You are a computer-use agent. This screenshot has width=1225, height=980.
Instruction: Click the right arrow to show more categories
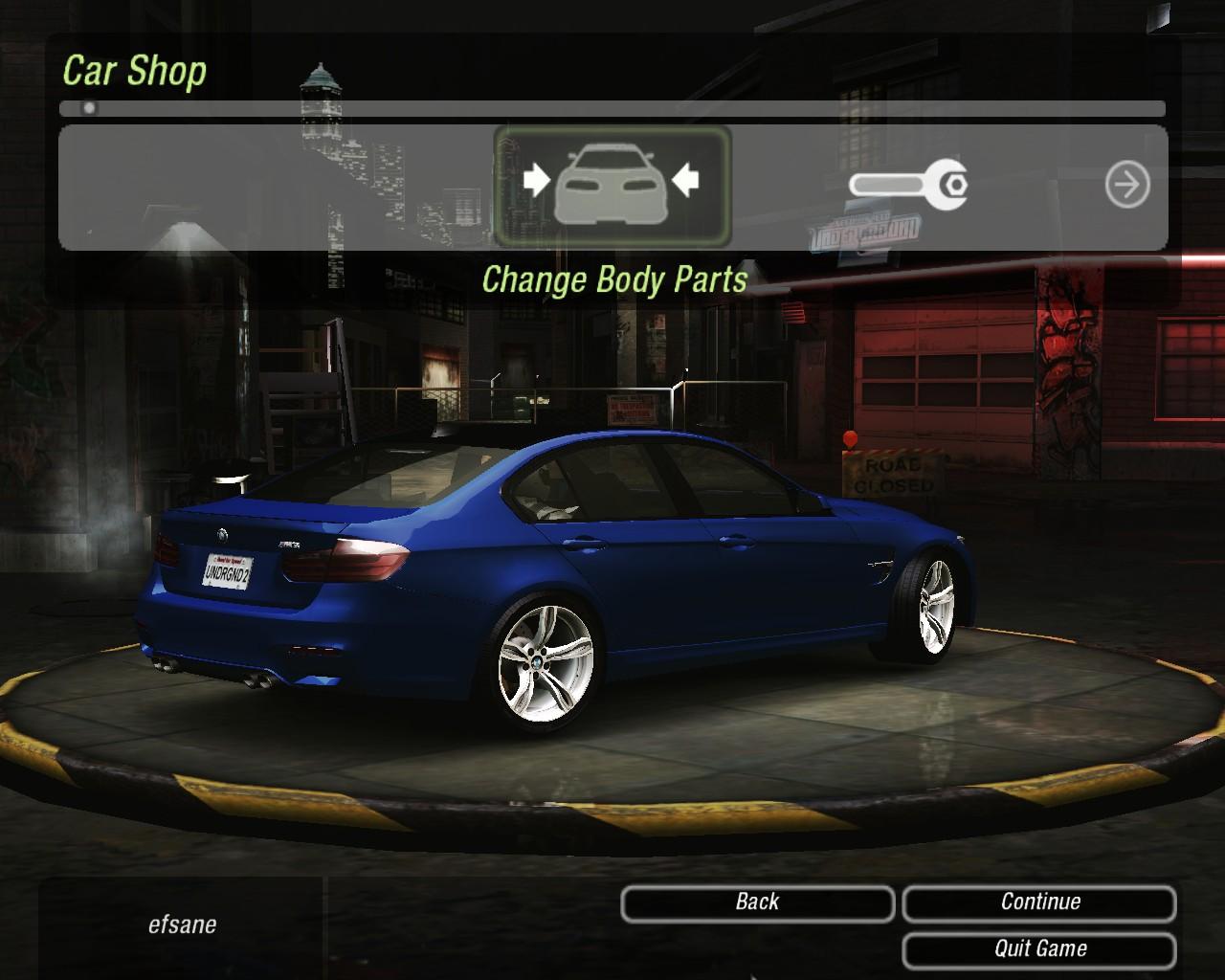1127,185
